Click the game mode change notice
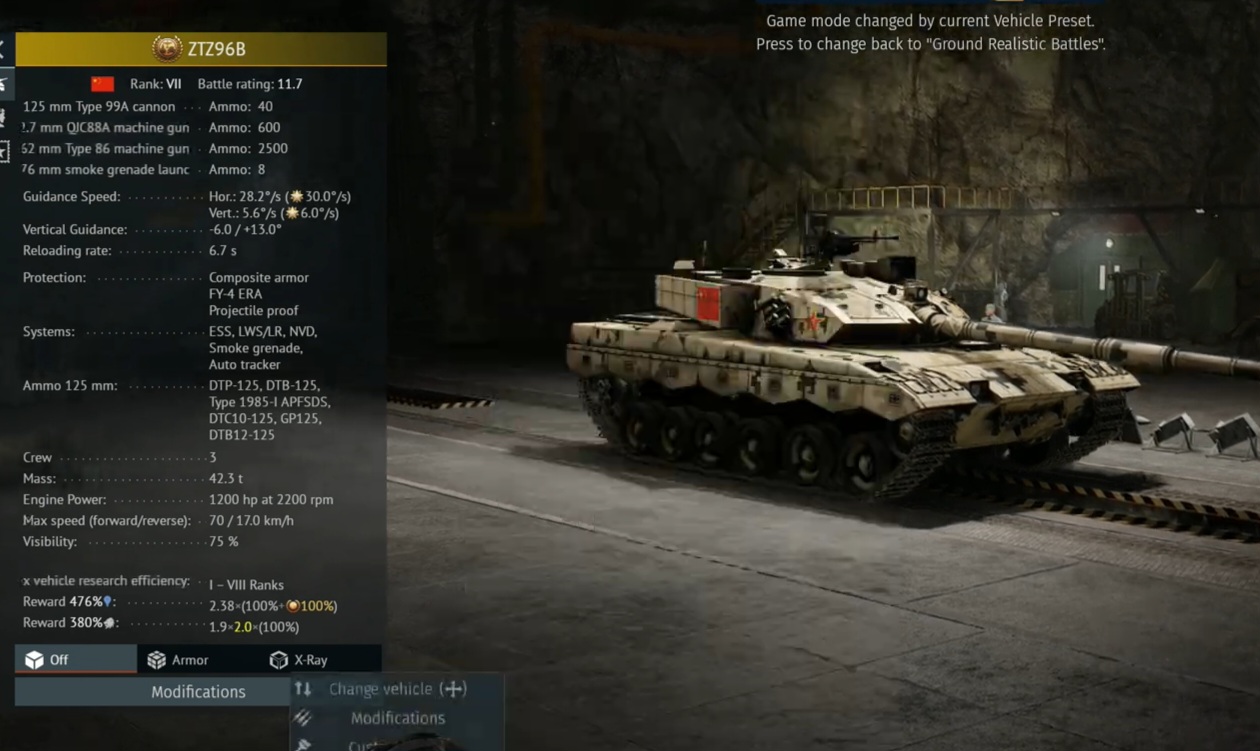 coord(930,32)
